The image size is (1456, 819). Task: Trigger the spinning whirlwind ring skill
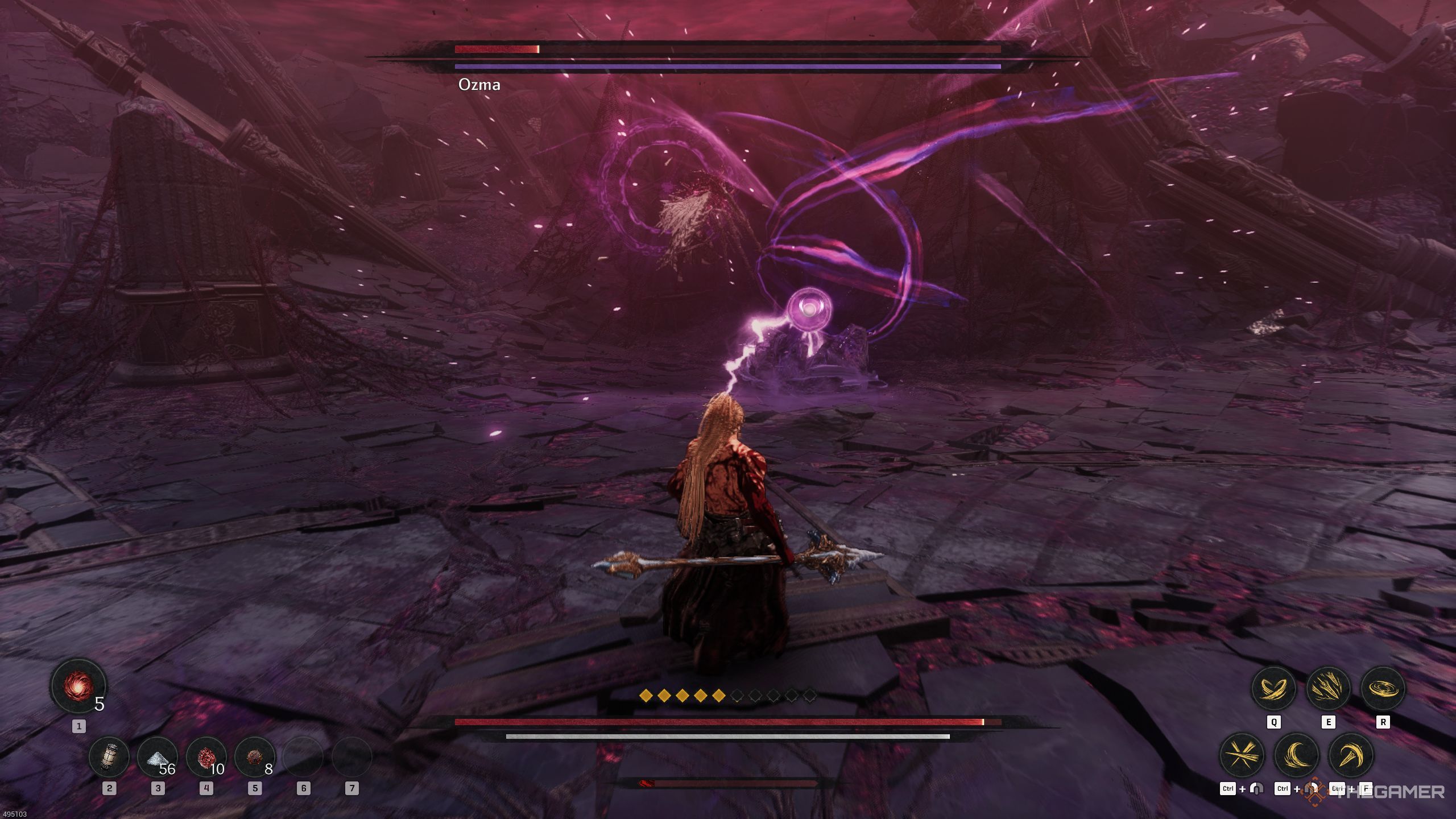click(x=1383, y=688)
